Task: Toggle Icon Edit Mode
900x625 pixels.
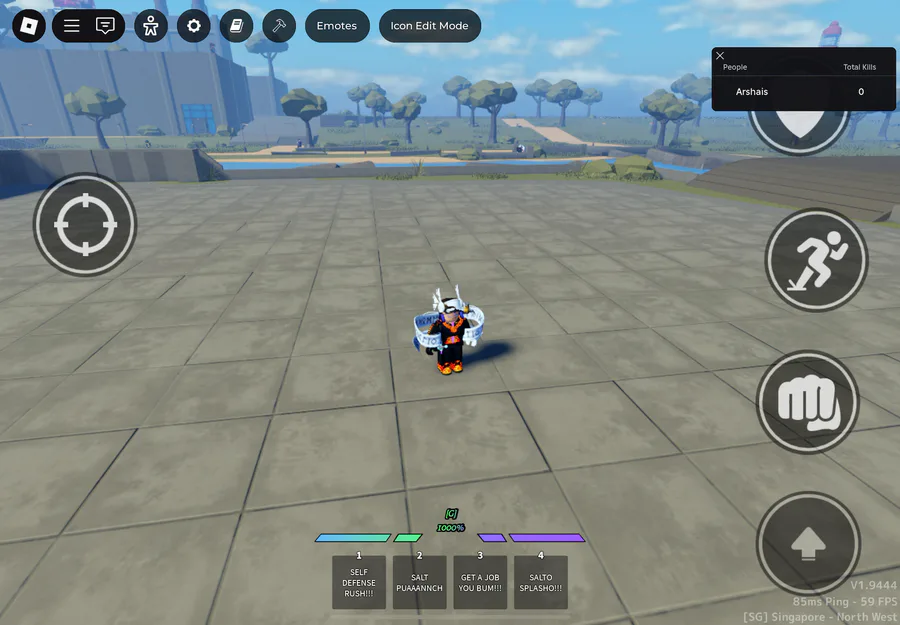Action: (429, 26)
